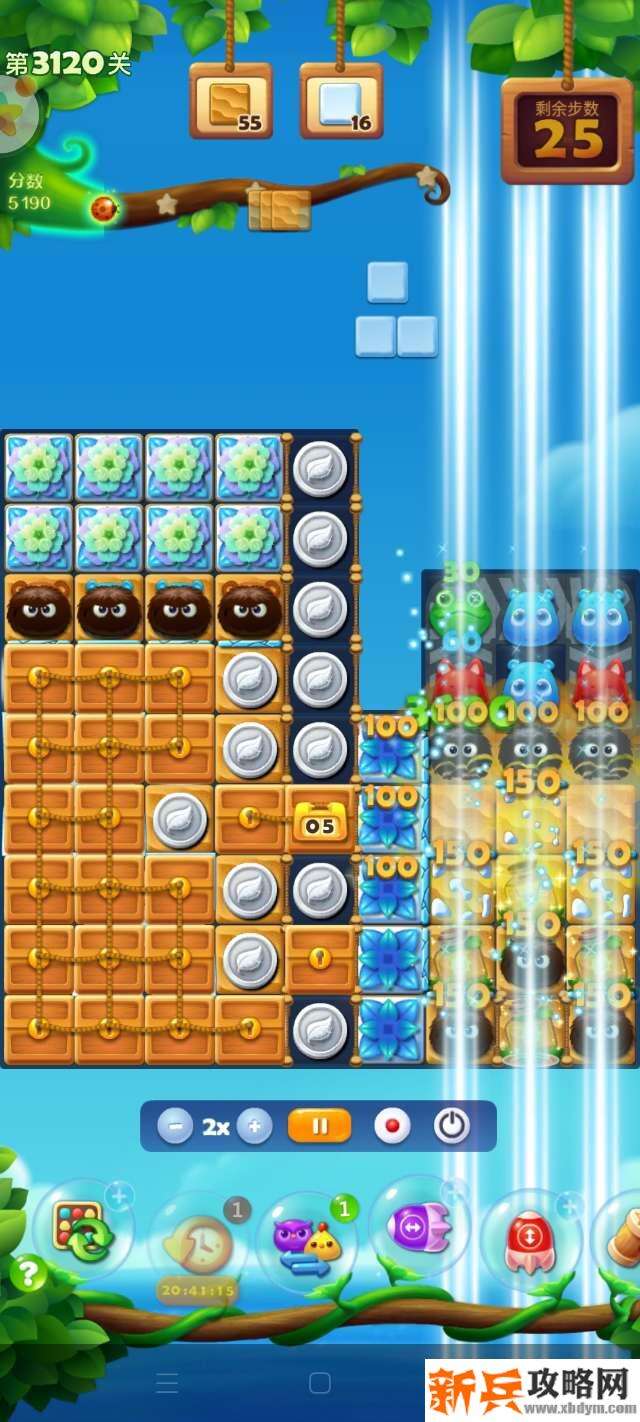Open the green question mark help
Viewport: 640px width, 1422px height.
[28, 1274]
